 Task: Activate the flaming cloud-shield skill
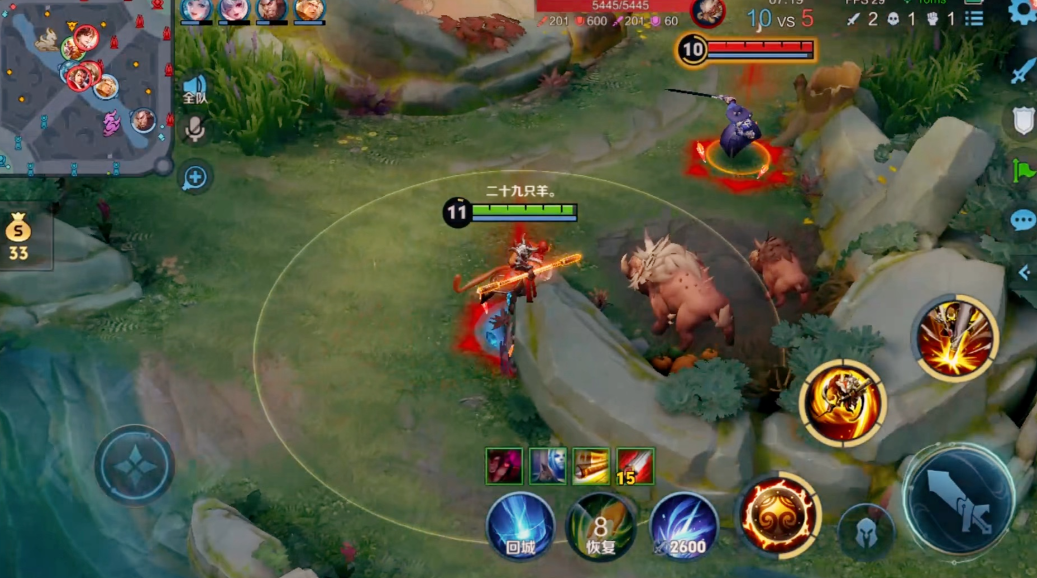(778, 514)
